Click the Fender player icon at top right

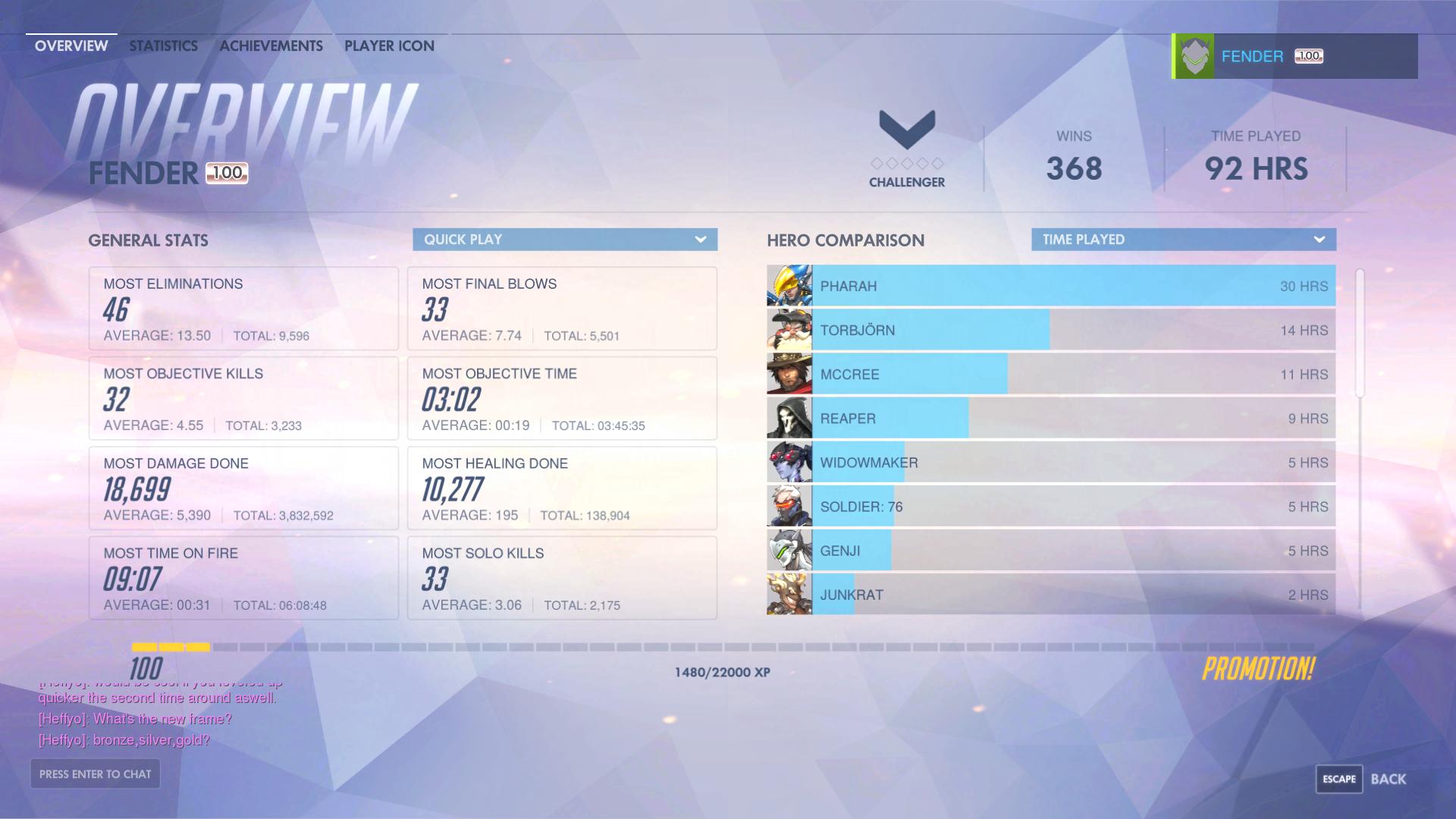coord(1194,55)
